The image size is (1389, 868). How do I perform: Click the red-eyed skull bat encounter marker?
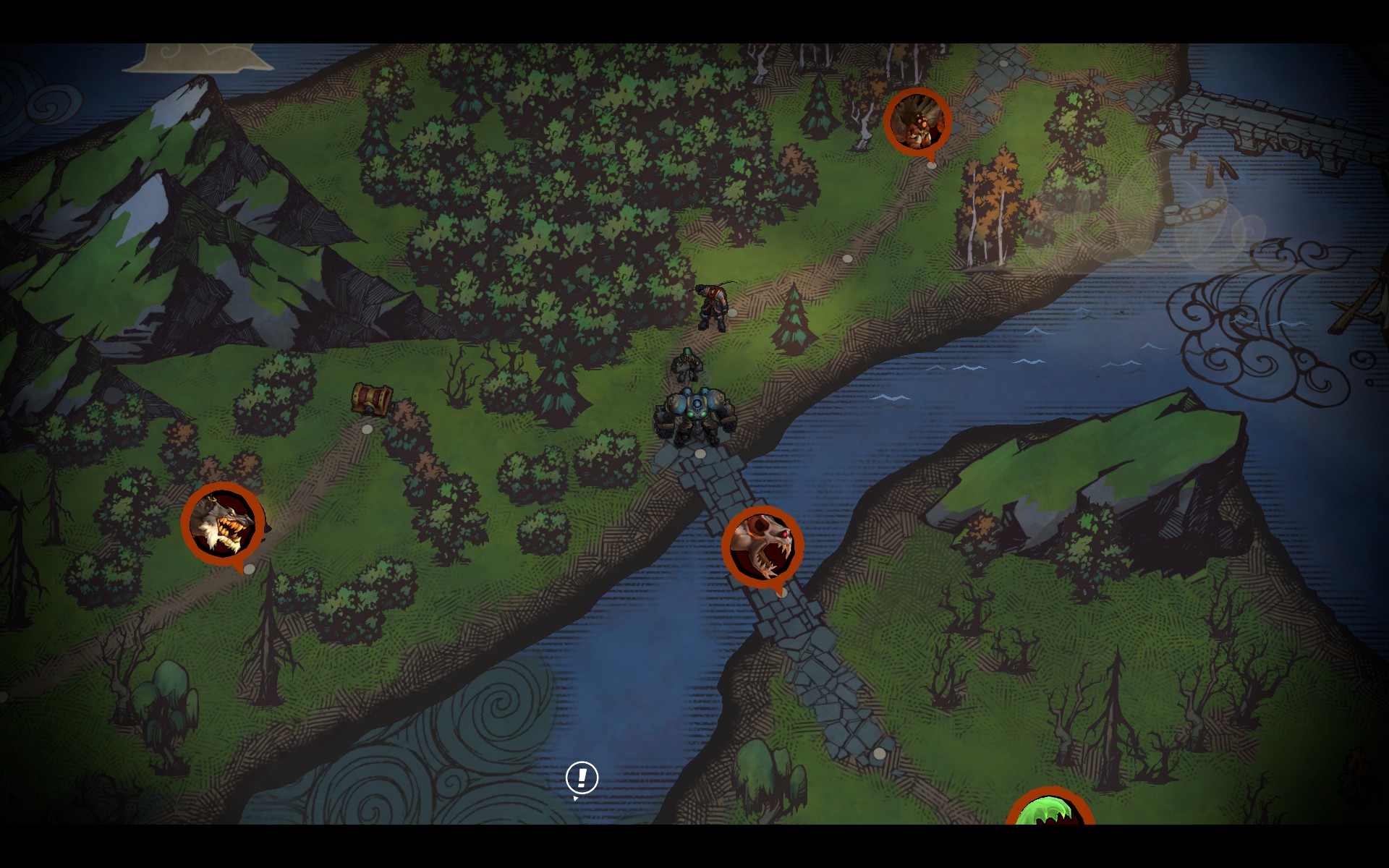click(x=763, y=547)
